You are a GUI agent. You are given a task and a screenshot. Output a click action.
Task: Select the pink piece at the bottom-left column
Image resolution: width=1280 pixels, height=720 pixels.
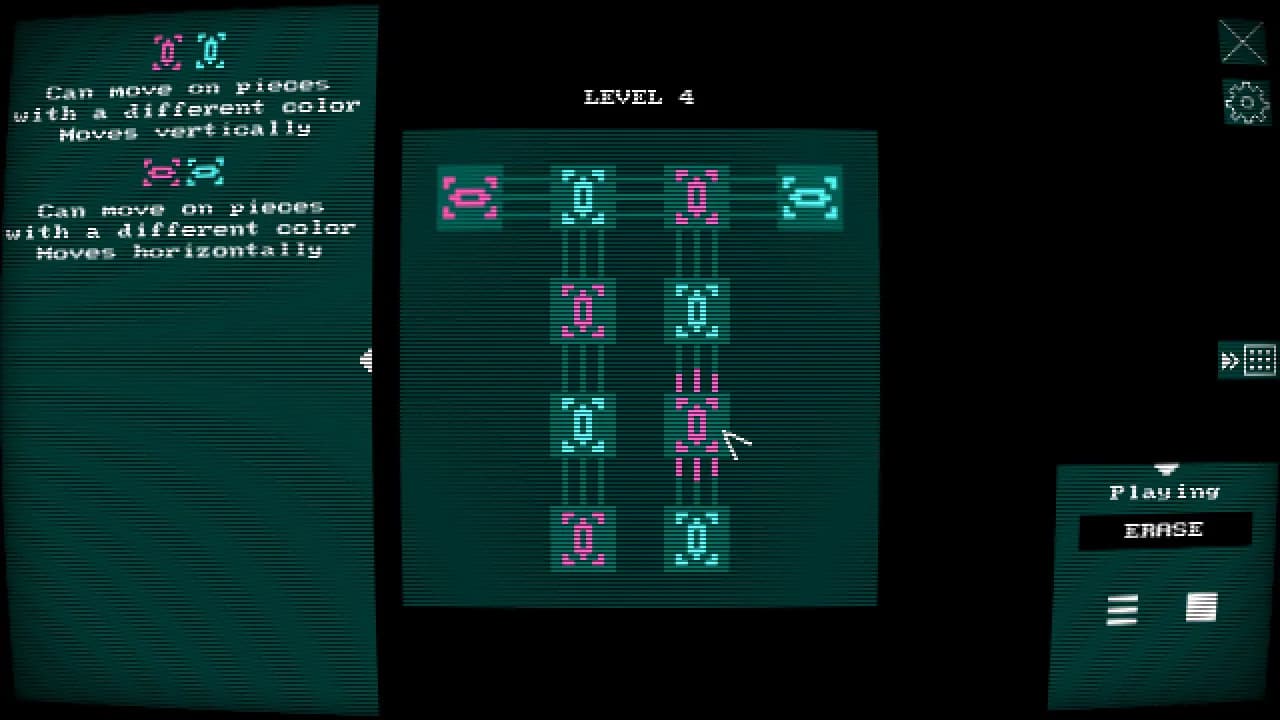tap(583, 537)
